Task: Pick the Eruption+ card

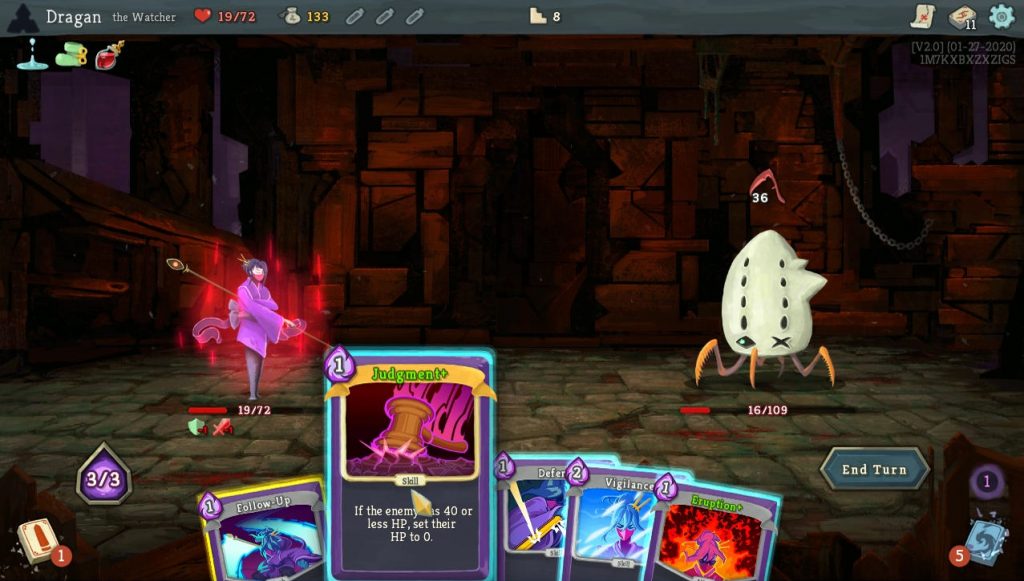Action: pyautogui.click(x=720, y=530)
